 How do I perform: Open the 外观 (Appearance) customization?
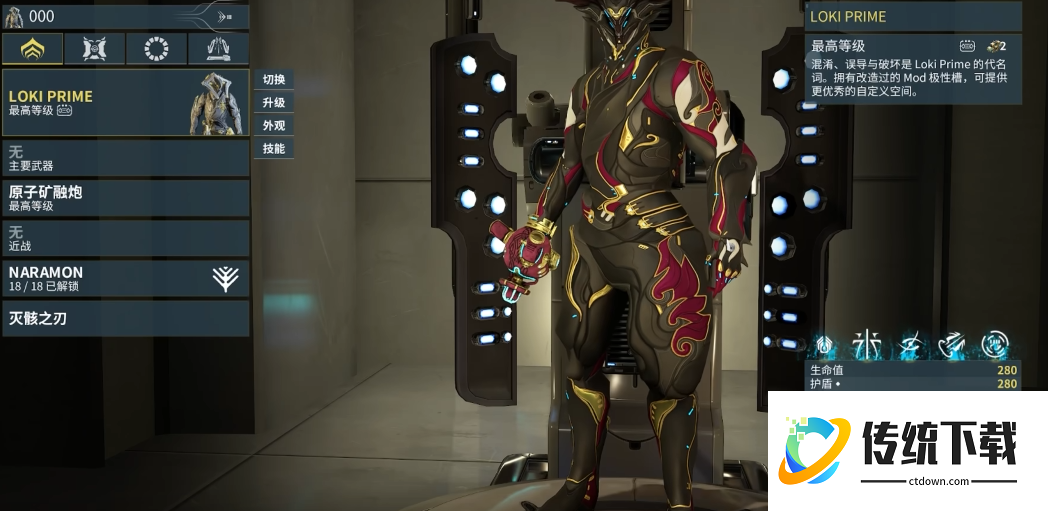pyautogui.click(x=273, y=126)
